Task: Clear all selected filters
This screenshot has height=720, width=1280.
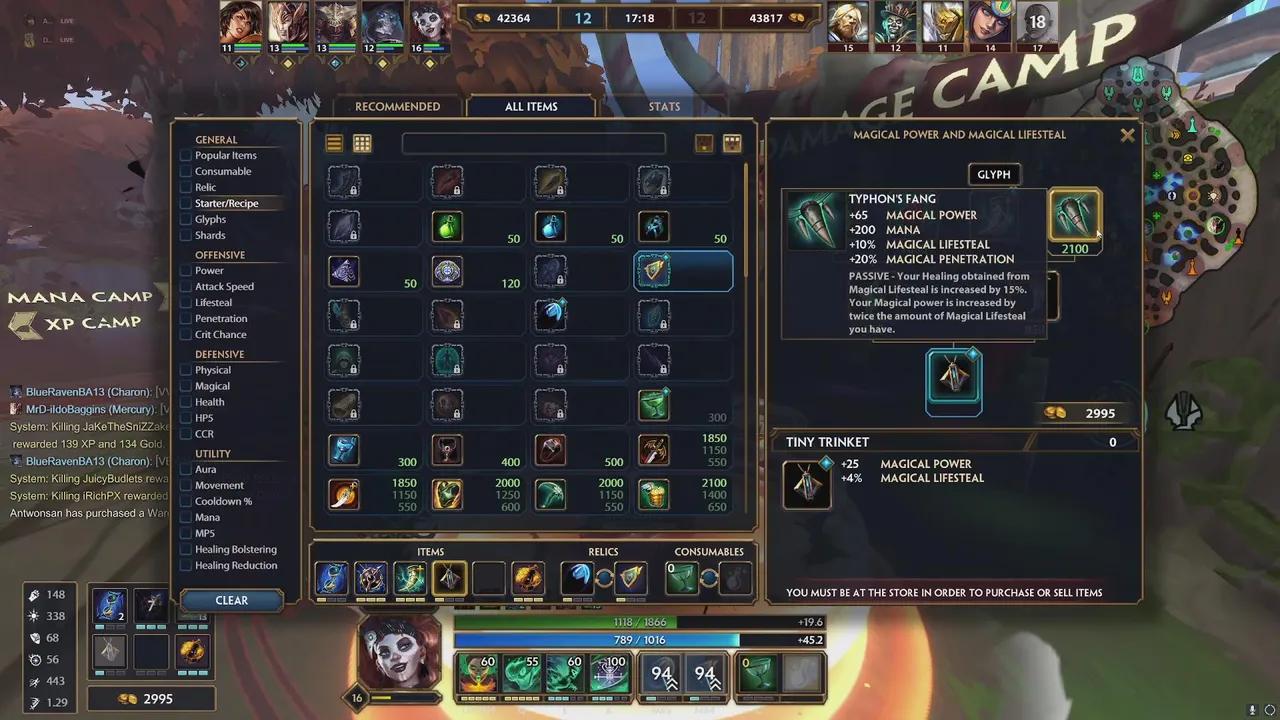Action: tap(231, 600)
